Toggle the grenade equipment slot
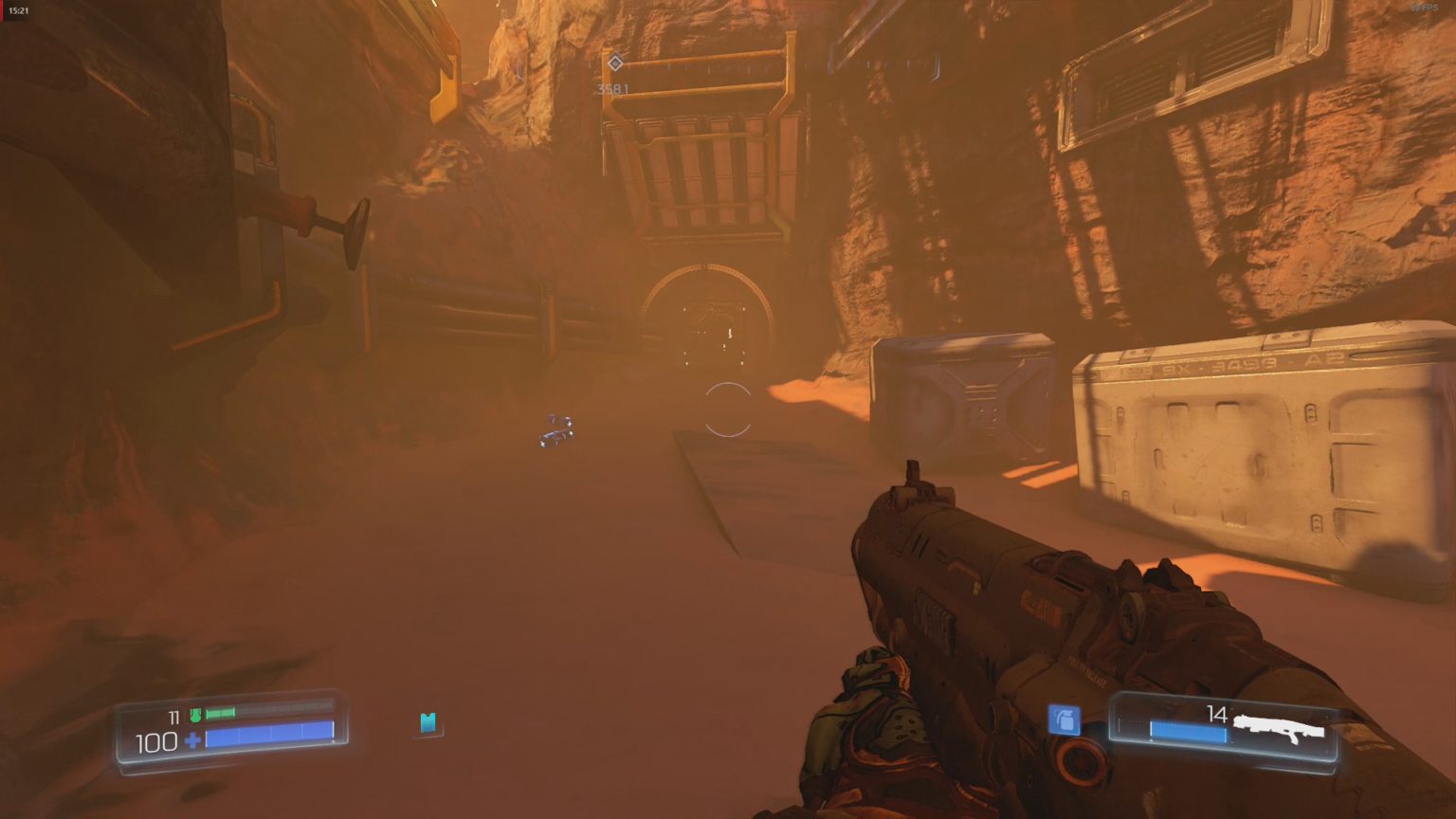 click(x=1064, y=720)
